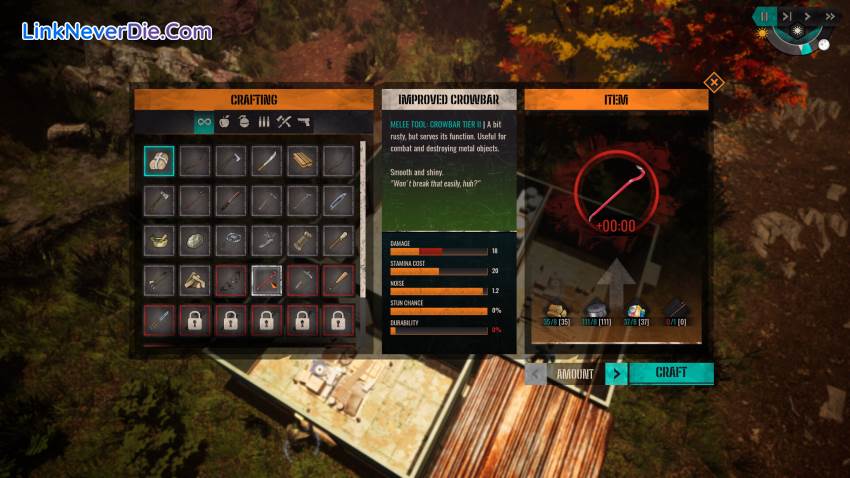Switch to the food (apple) crafting tab
This screenshot has width=850, height=478.
pos(226,122)
